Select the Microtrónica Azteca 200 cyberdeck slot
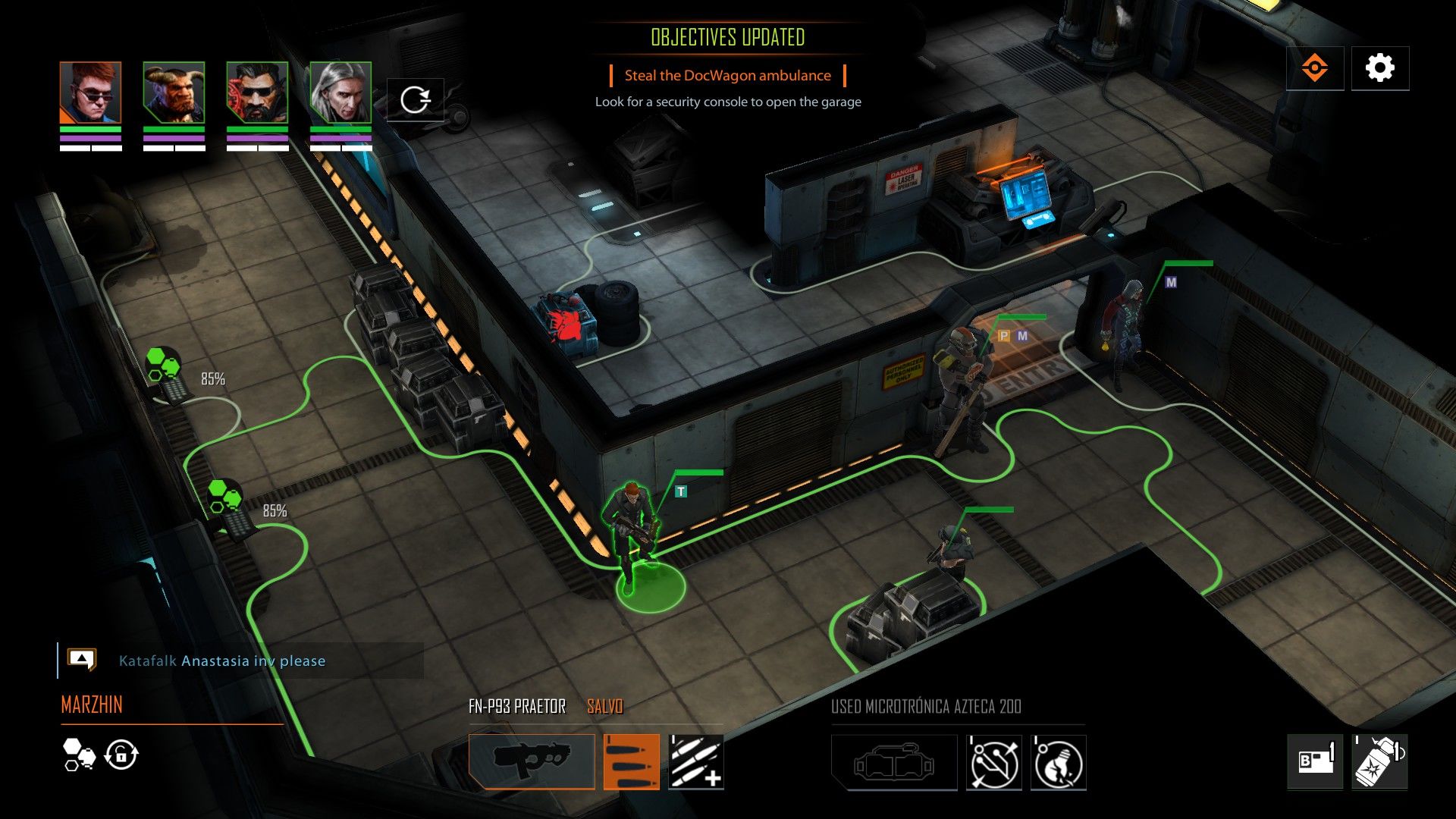 coord(894,762)
